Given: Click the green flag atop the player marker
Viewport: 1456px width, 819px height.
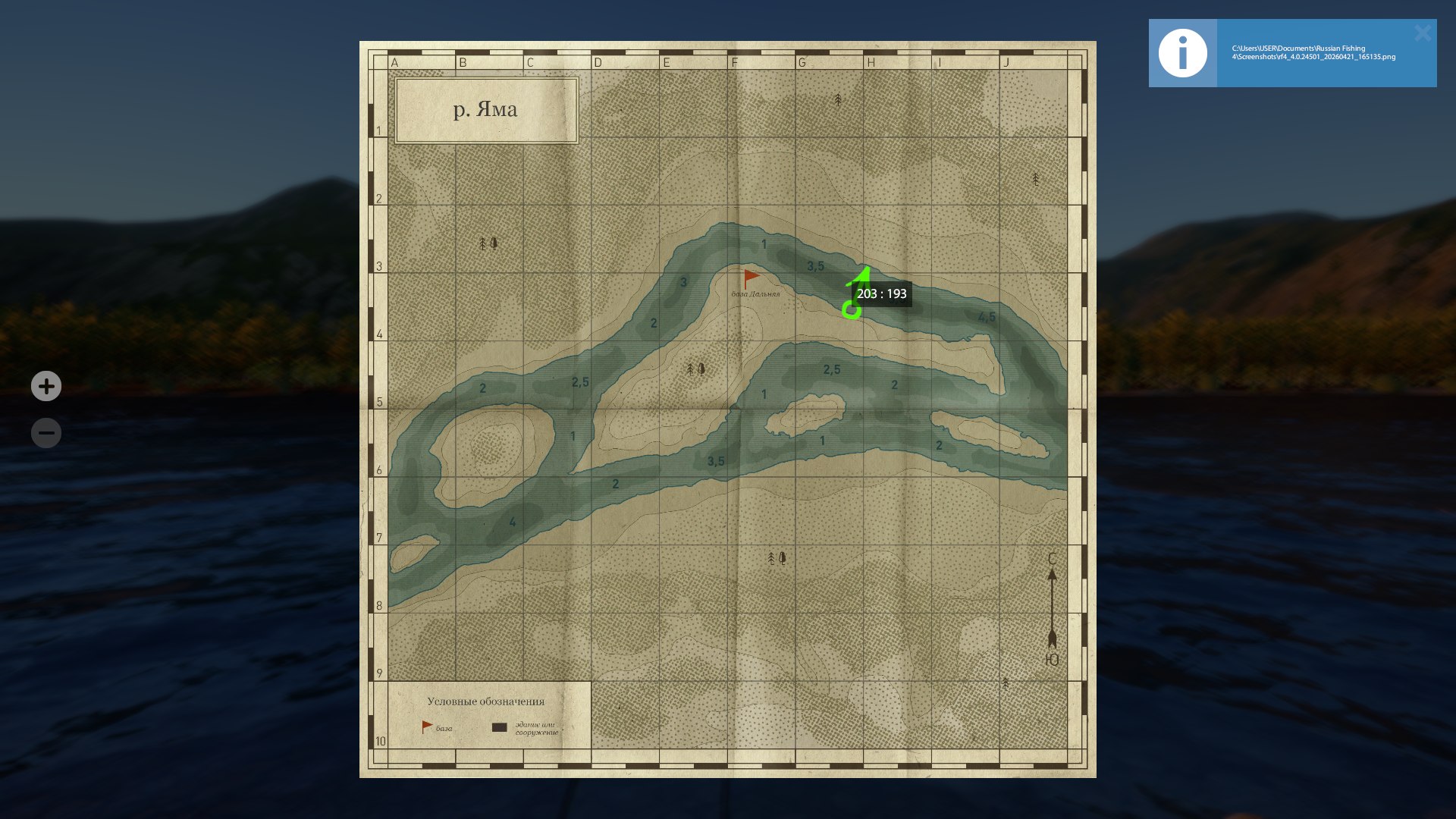Looking at the screenshot, I should pos(864,273).
